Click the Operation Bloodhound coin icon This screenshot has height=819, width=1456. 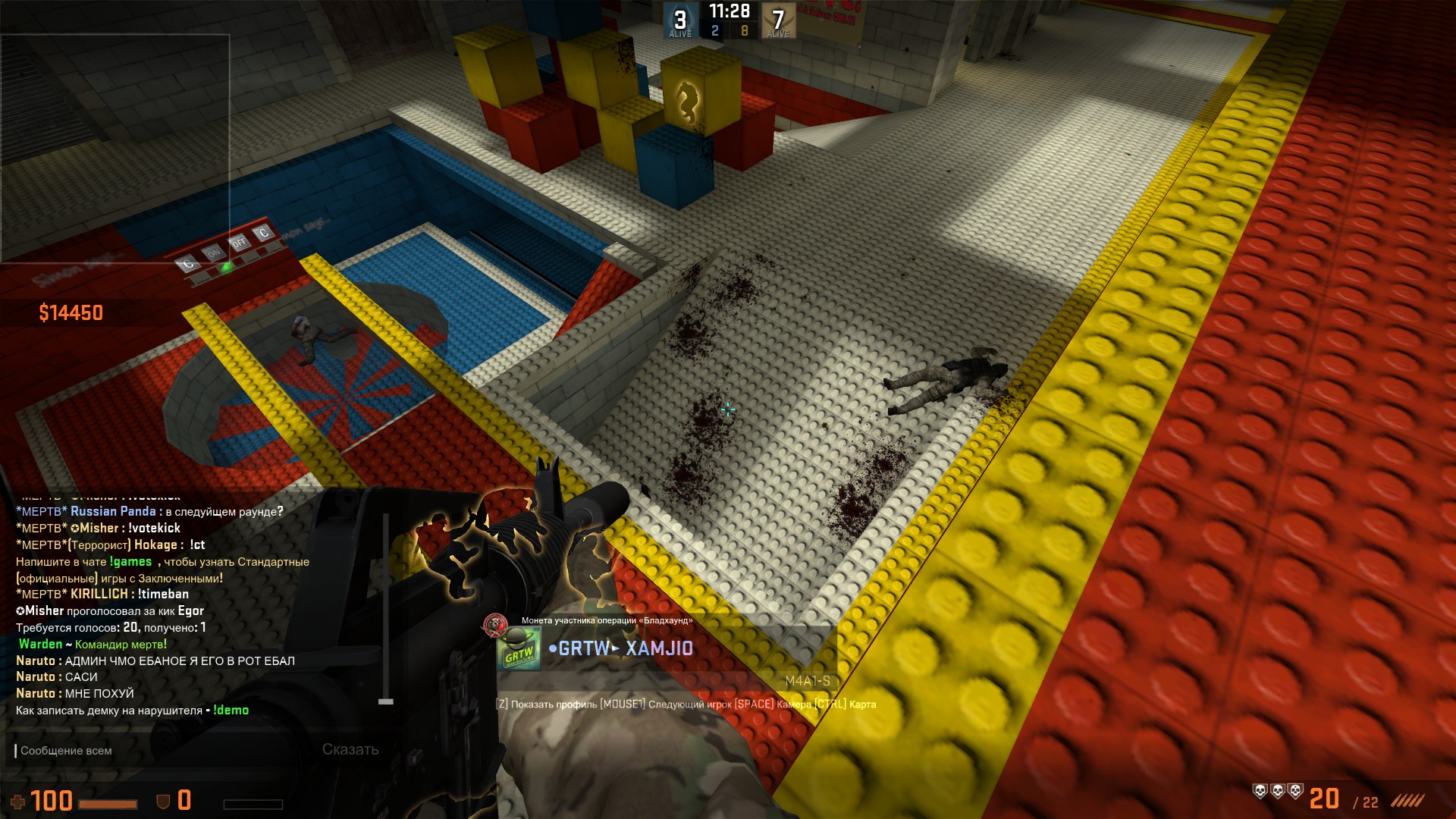(x=495, y=625)
